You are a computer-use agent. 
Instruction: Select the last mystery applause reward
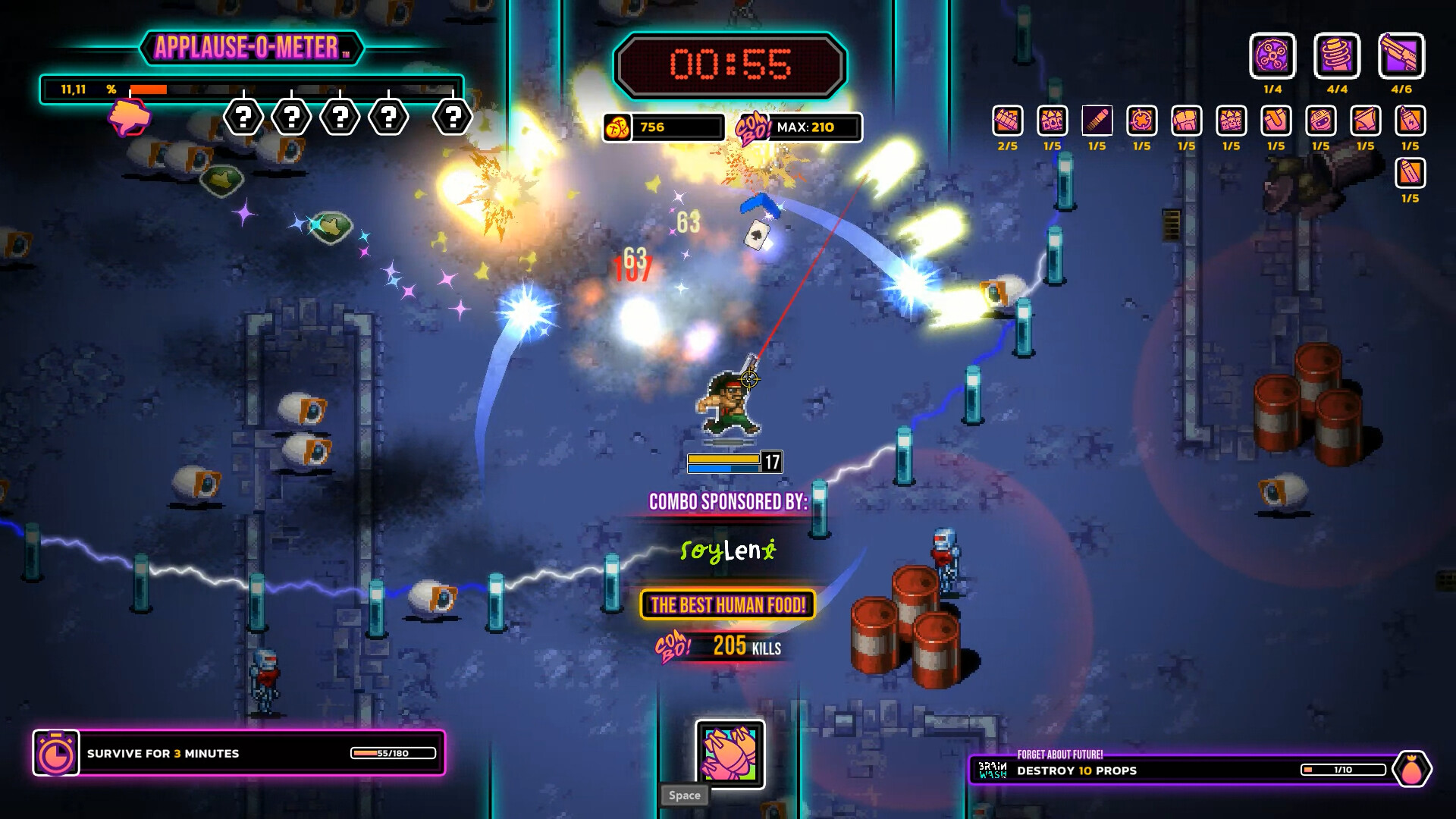coord(453,118)
